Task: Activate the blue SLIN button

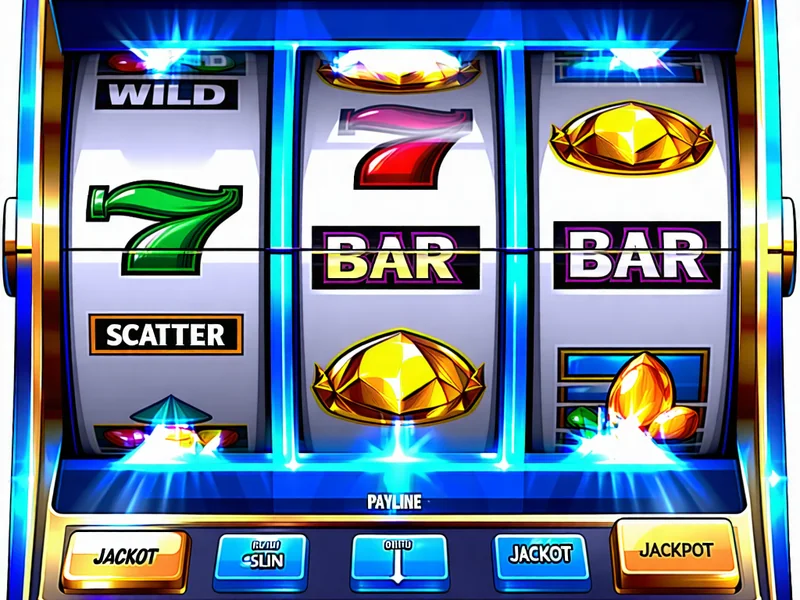Action: tap(262, 557)
